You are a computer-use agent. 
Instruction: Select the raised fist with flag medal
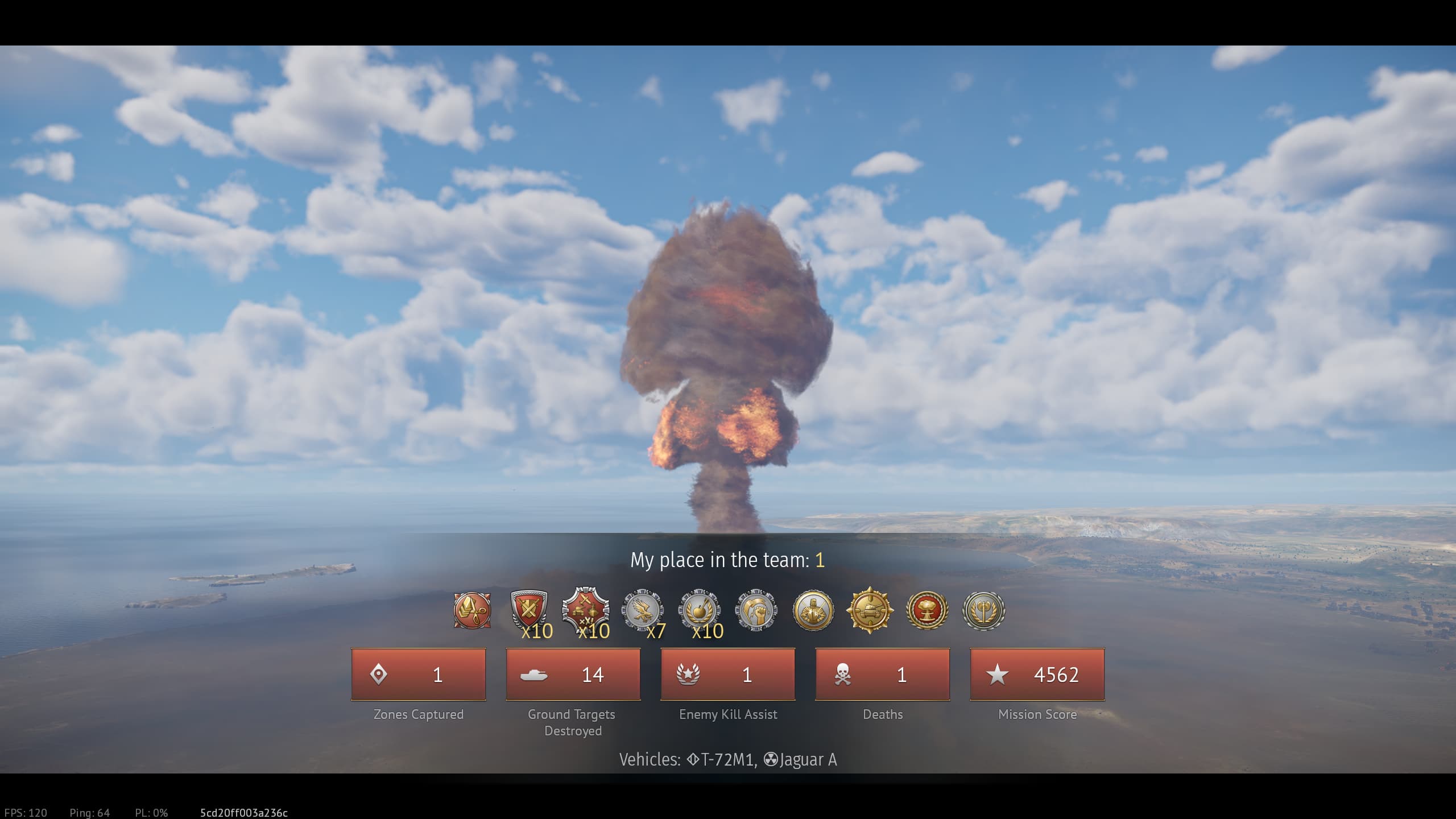[756, 611]
